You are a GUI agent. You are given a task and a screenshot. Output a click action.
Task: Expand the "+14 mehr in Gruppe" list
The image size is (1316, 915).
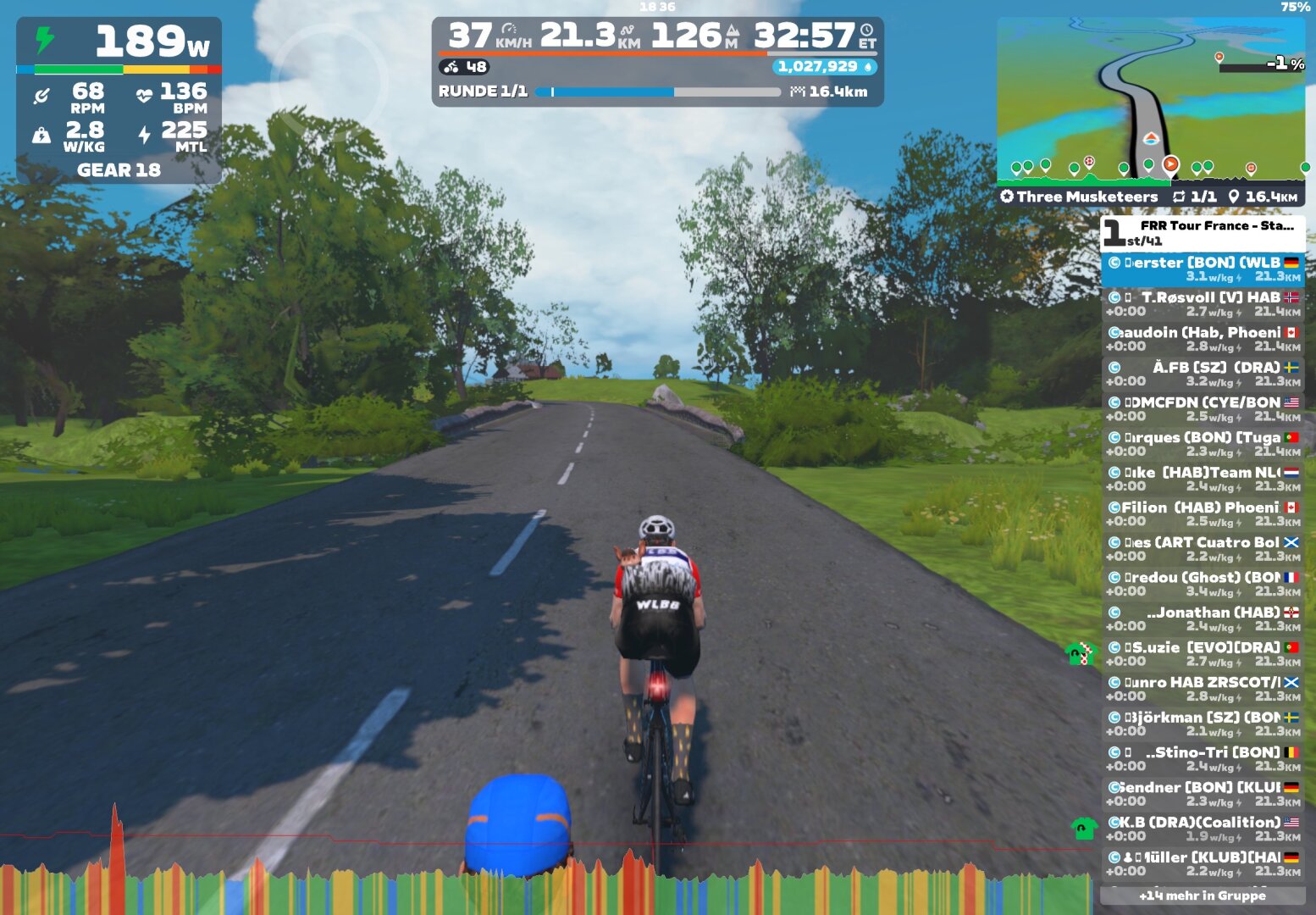coord(1203,896)
